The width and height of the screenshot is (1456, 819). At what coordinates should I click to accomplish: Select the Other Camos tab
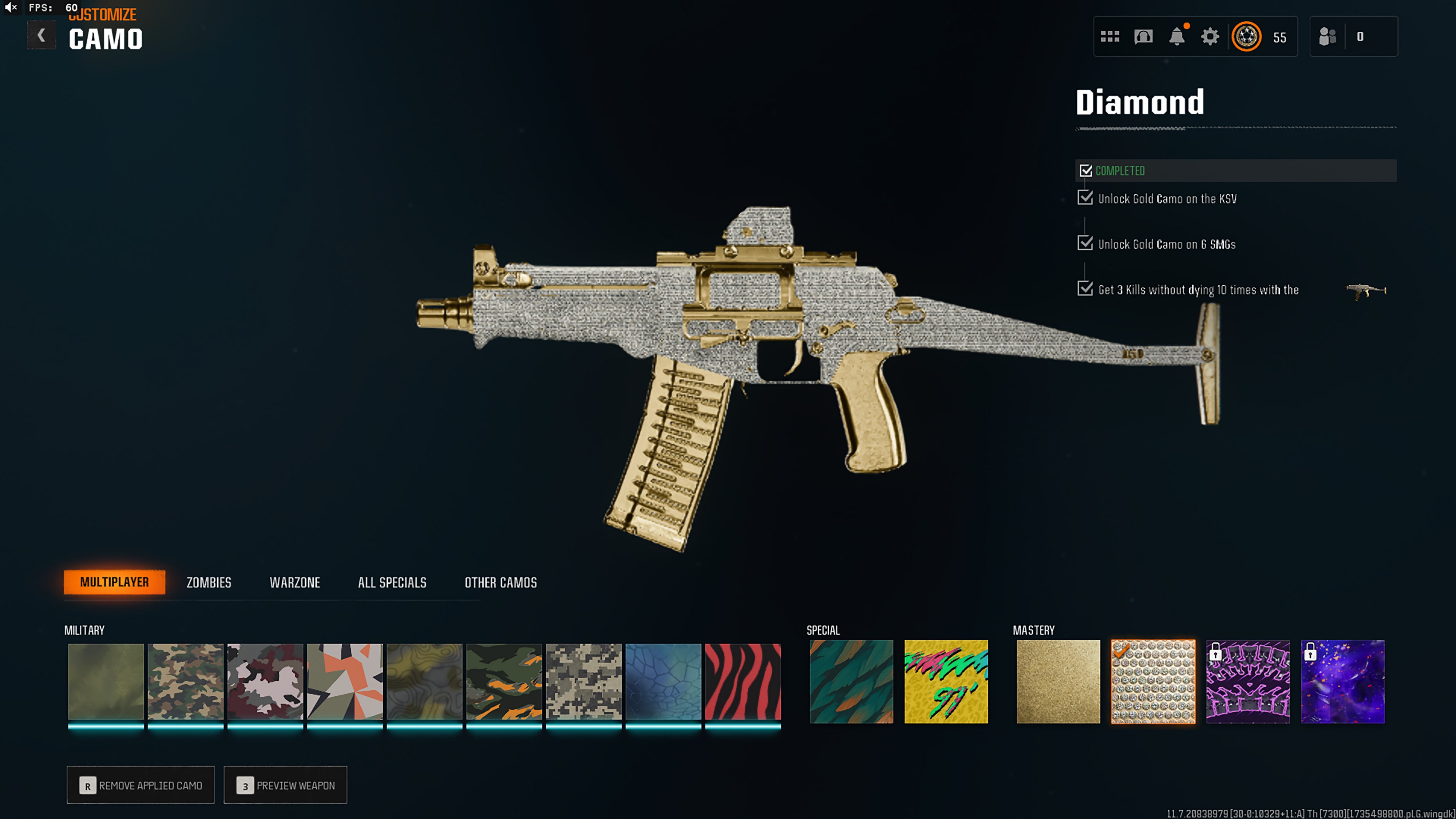coord(500,582)
